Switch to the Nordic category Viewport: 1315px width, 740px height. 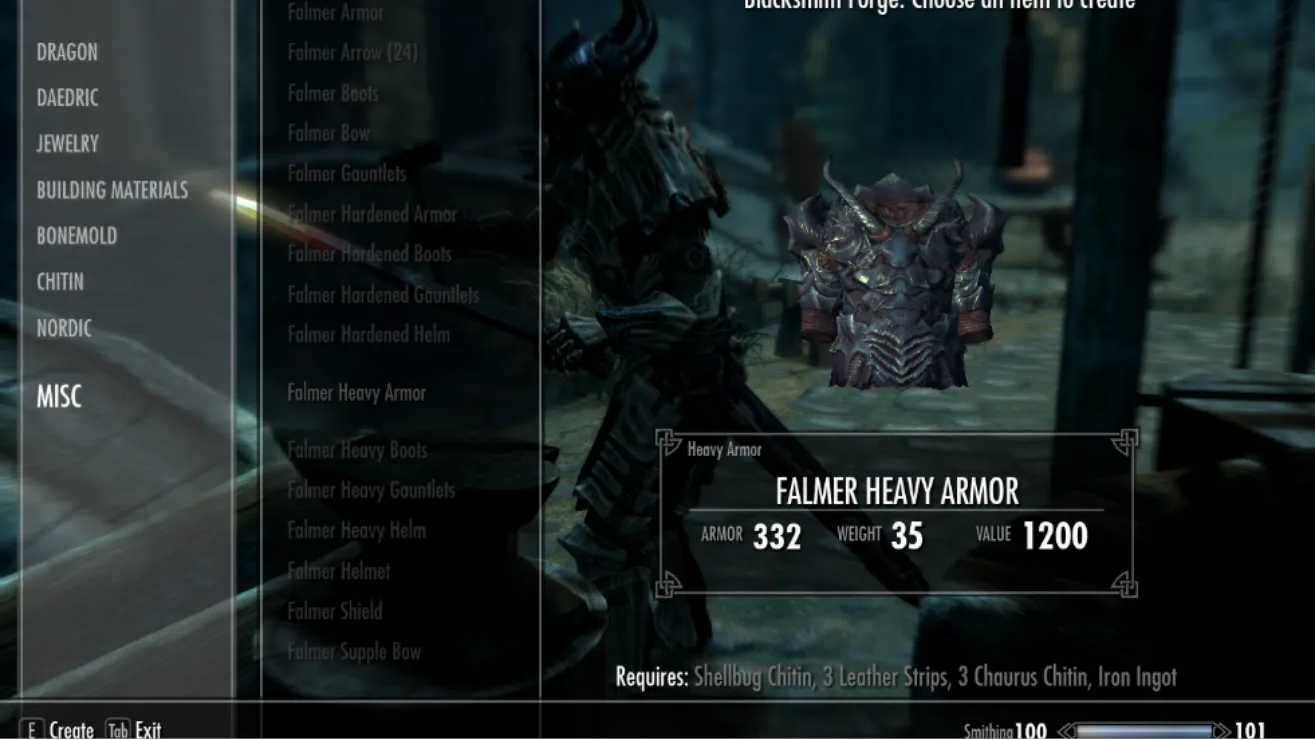click(64, 328)
